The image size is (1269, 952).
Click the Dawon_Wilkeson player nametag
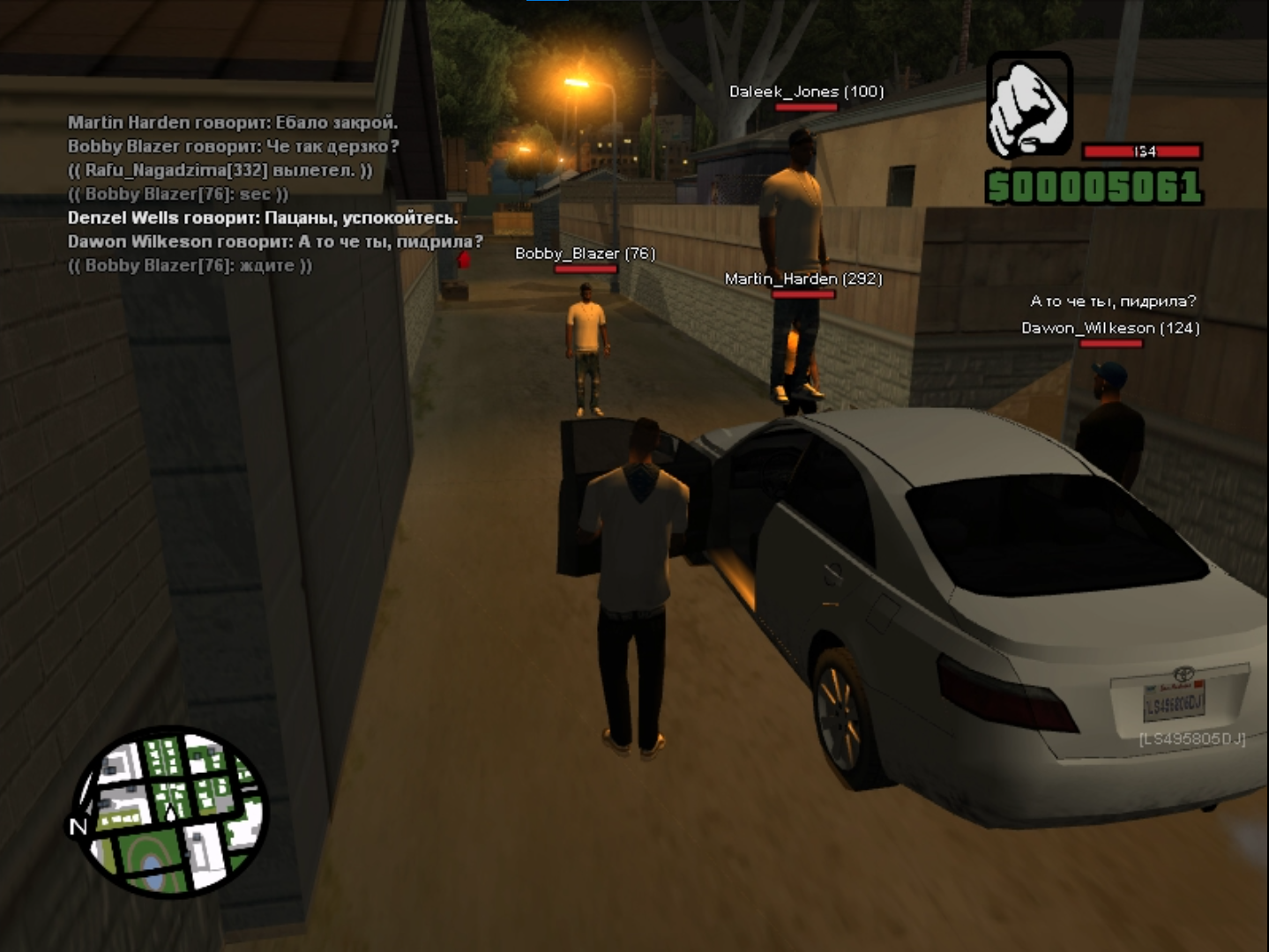(x=1109, y=328)
